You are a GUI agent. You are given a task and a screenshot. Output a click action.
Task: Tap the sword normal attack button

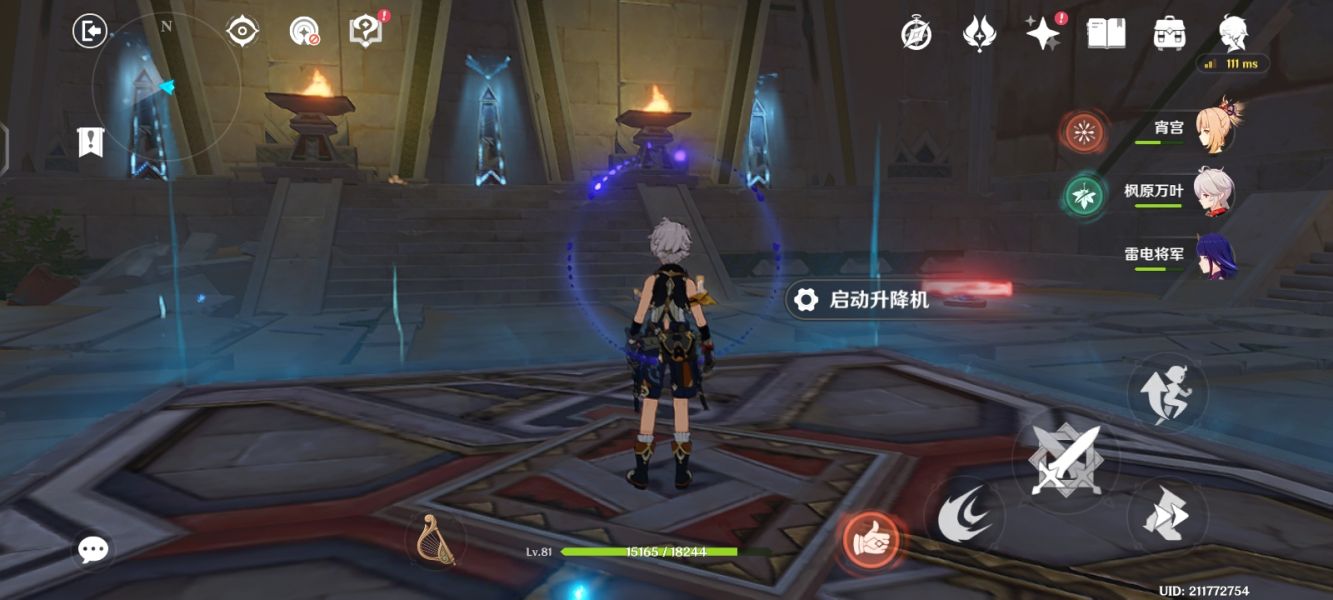[1066, 461]
